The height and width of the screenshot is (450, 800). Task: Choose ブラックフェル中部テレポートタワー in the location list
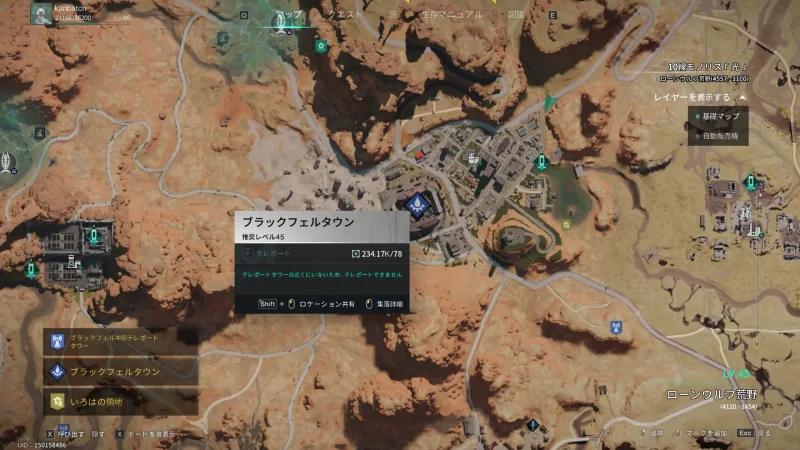pyautogui.click(x=118, y=343)
